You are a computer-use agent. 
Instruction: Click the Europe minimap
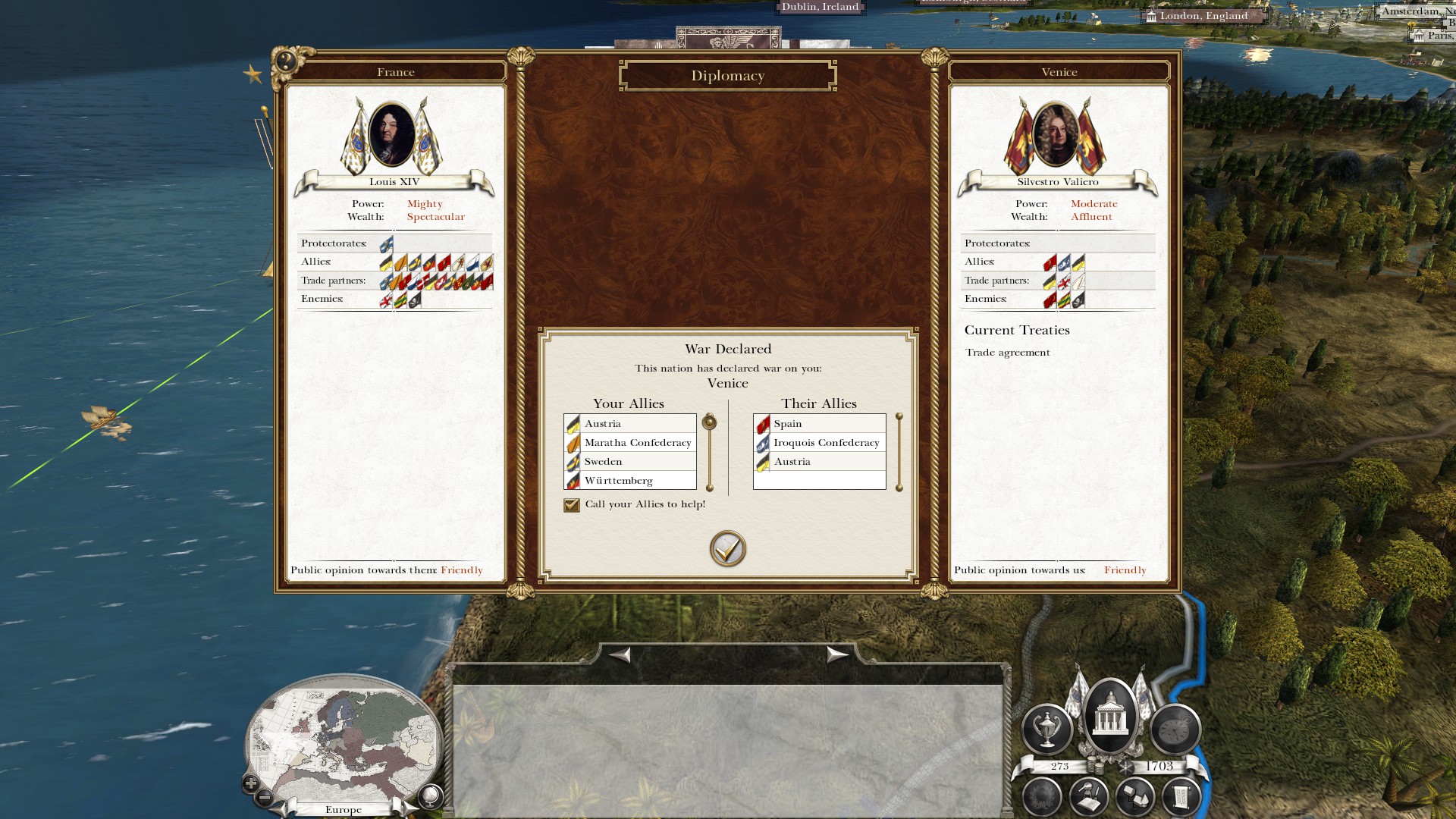coord(345,739)
